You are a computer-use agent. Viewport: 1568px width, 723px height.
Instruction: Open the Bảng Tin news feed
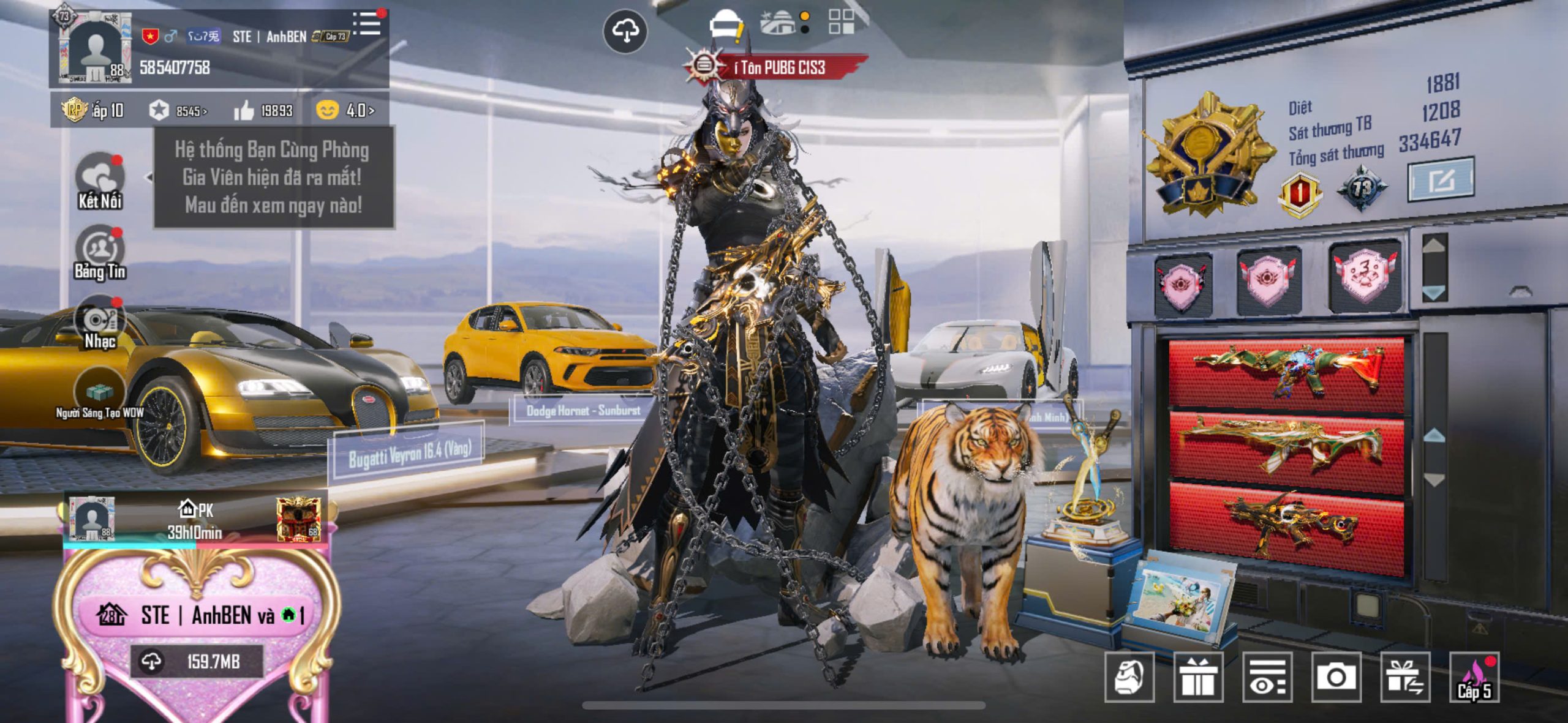point(99,252)
